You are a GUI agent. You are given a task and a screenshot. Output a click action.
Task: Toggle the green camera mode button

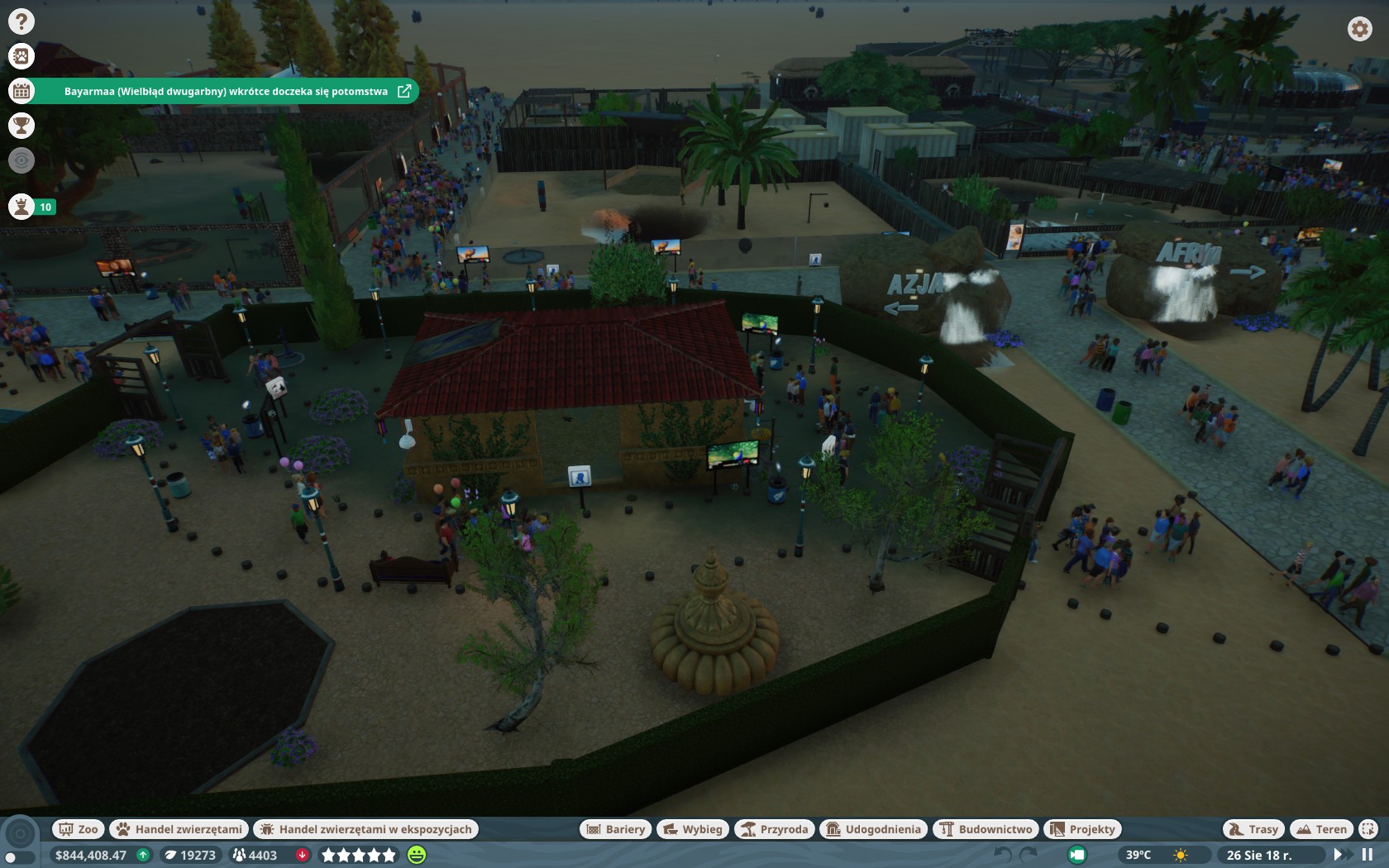pyautogui.click(x=1077, y=855)
